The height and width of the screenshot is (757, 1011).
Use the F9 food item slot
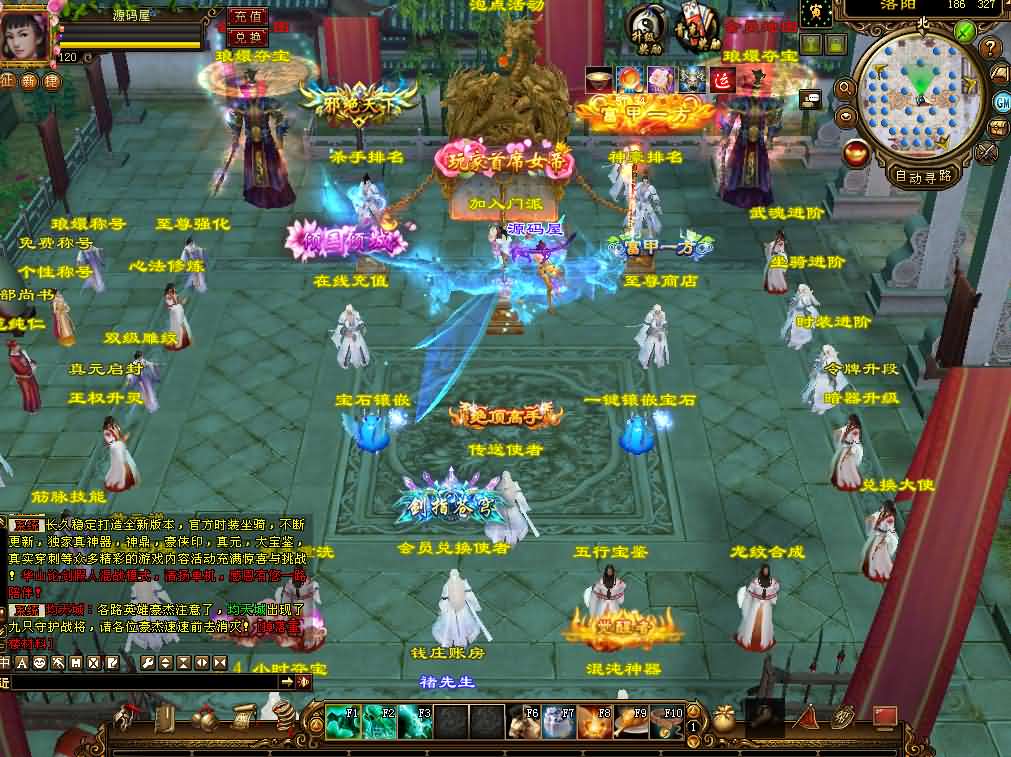coord(630,721)
